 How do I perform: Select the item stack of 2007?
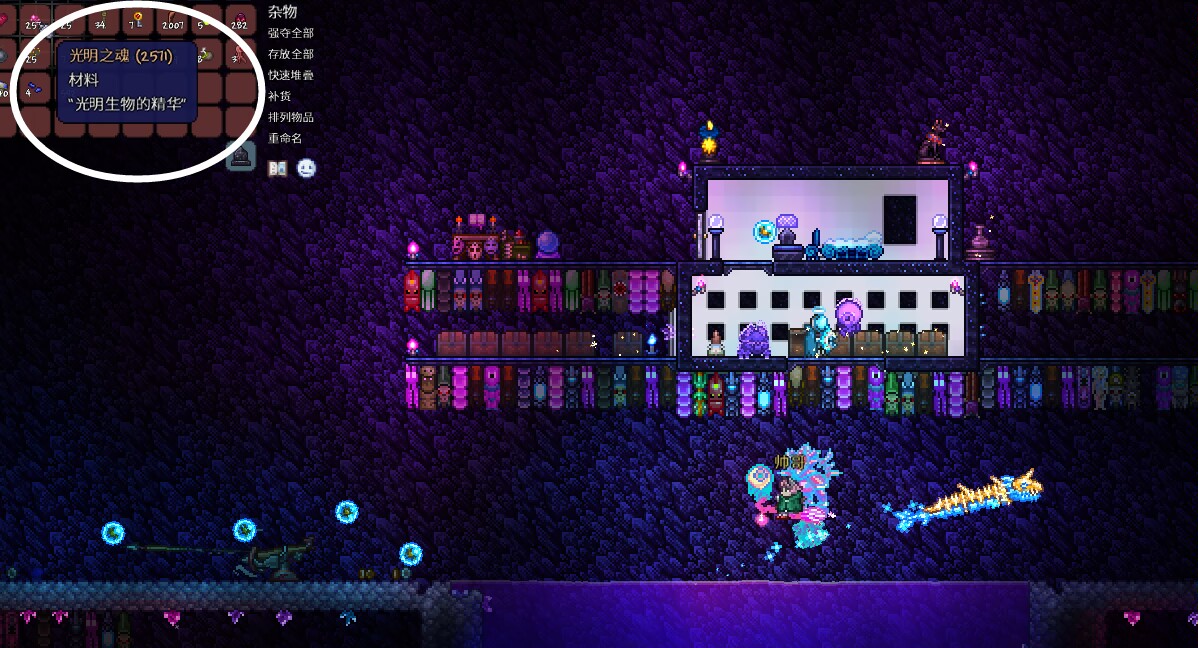(x=172, y=20)
